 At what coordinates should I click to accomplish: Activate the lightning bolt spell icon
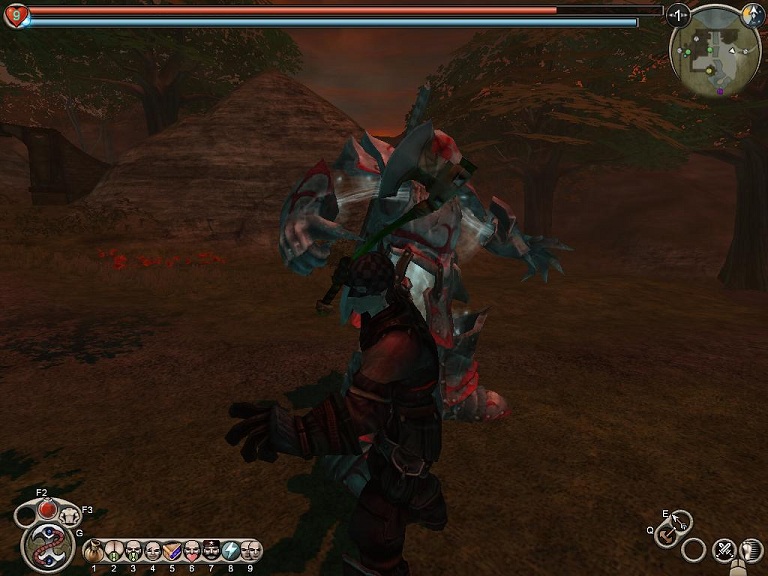(x=231, y=550)
